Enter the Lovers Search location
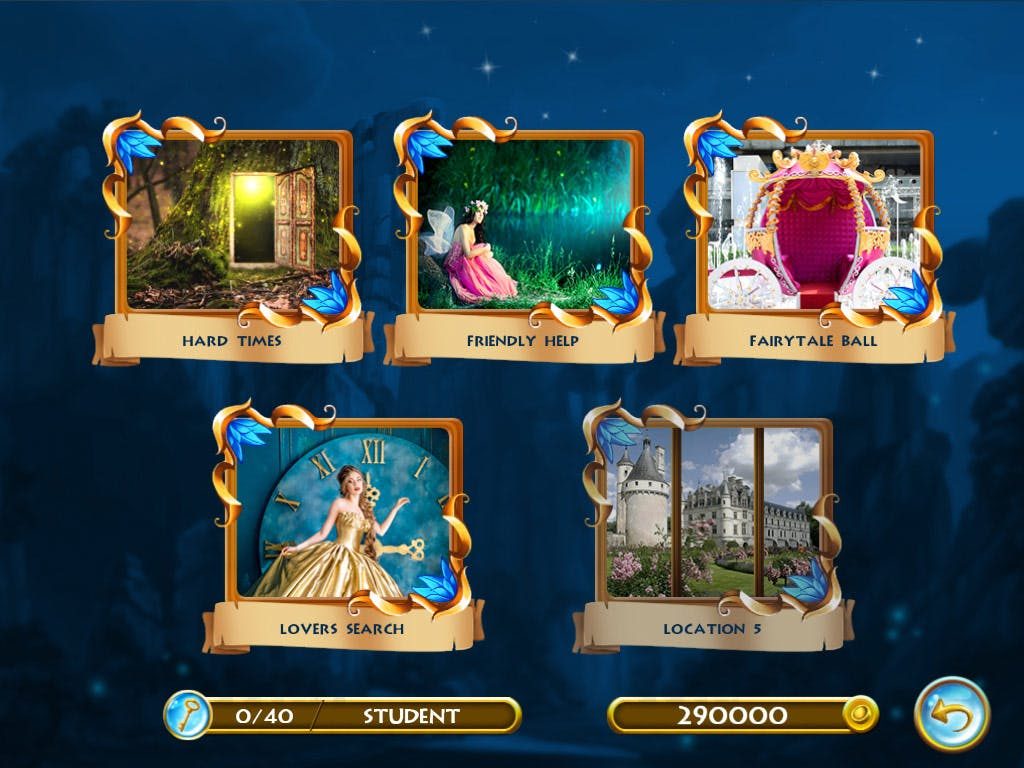 (342, 513)
